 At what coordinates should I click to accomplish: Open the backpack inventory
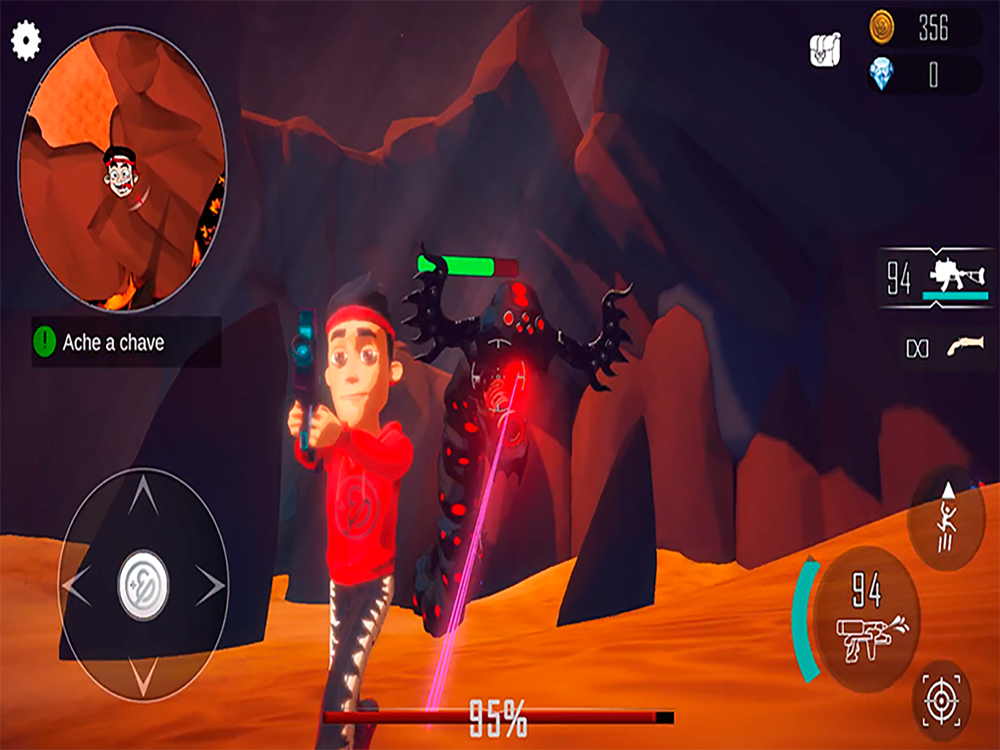825,49
